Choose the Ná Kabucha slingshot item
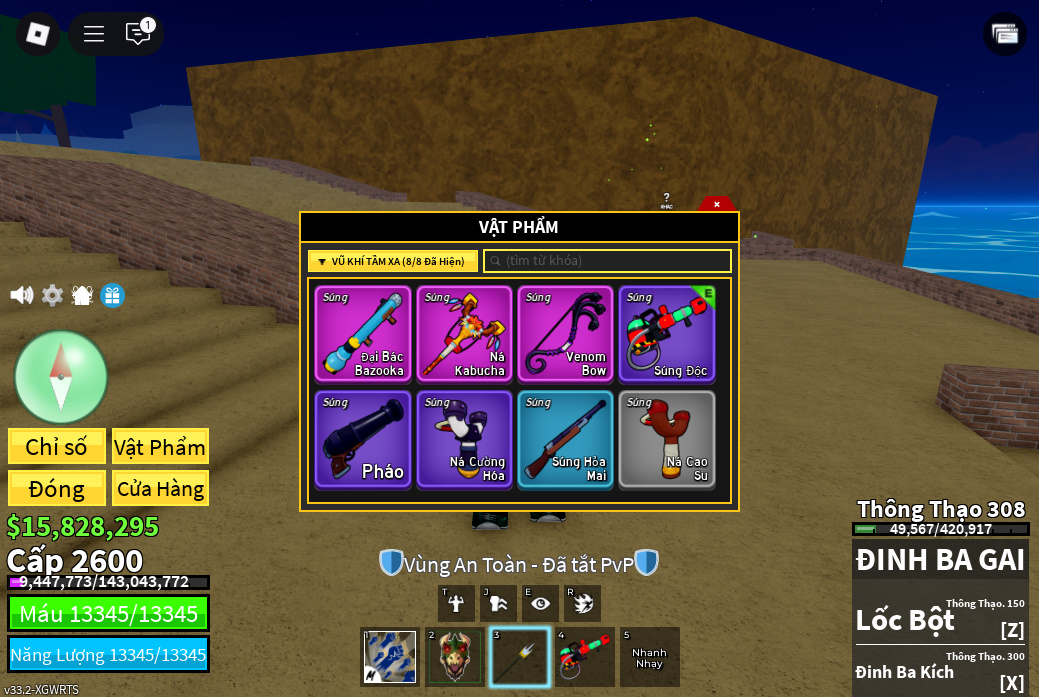The image size is (1039, 697). (464, 334)
